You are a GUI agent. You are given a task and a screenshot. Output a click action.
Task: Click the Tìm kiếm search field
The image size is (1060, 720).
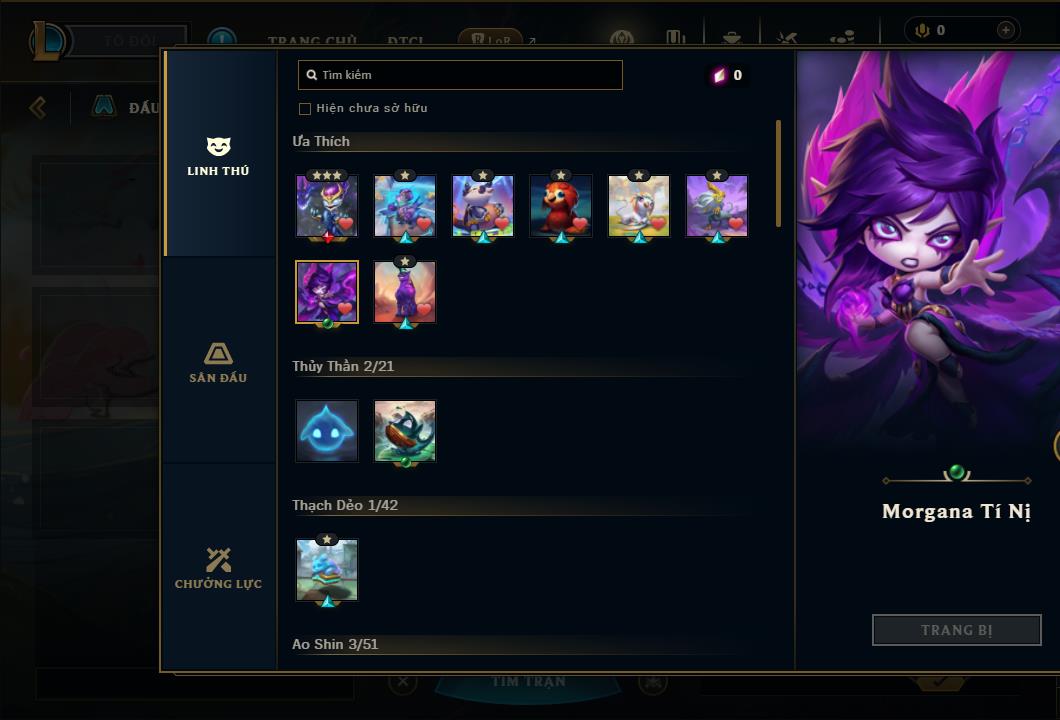pos(460,75)
